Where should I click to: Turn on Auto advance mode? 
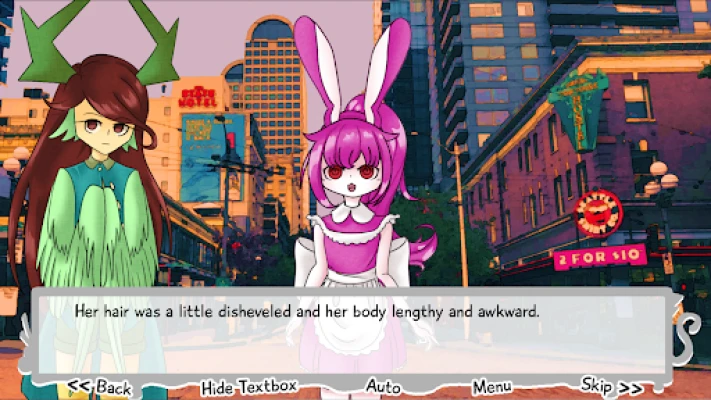pos(383,386)
